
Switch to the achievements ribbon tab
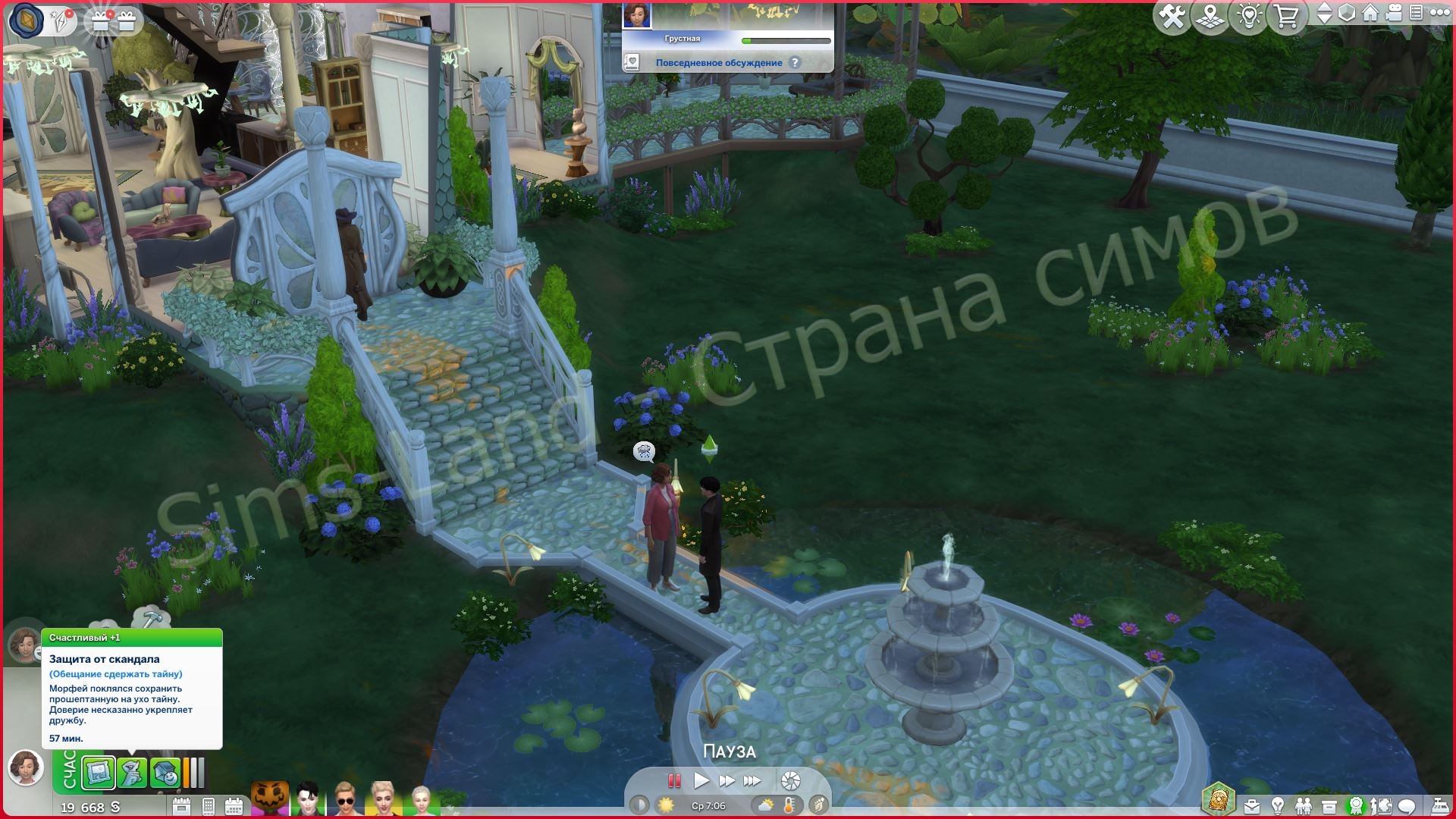(x=1356, y=806)
